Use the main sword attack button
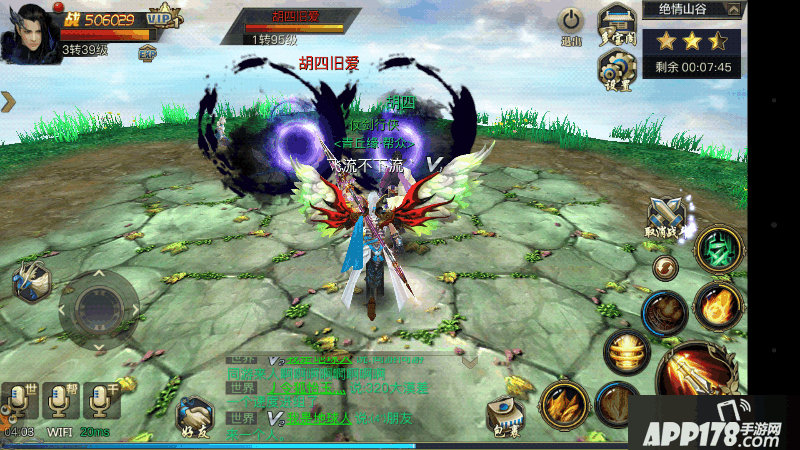This screenshot has height=450, width=800. pos(697,378)
